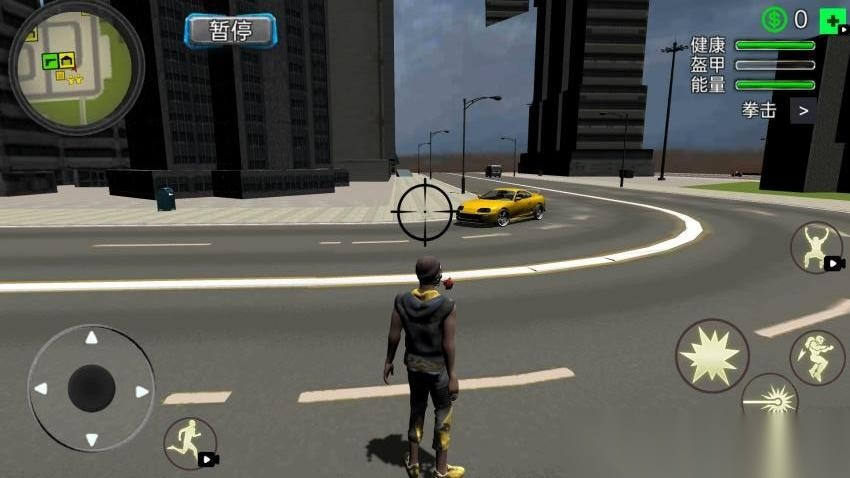
Task: Toggle the sprint running-man button
Action: point(190,443)
